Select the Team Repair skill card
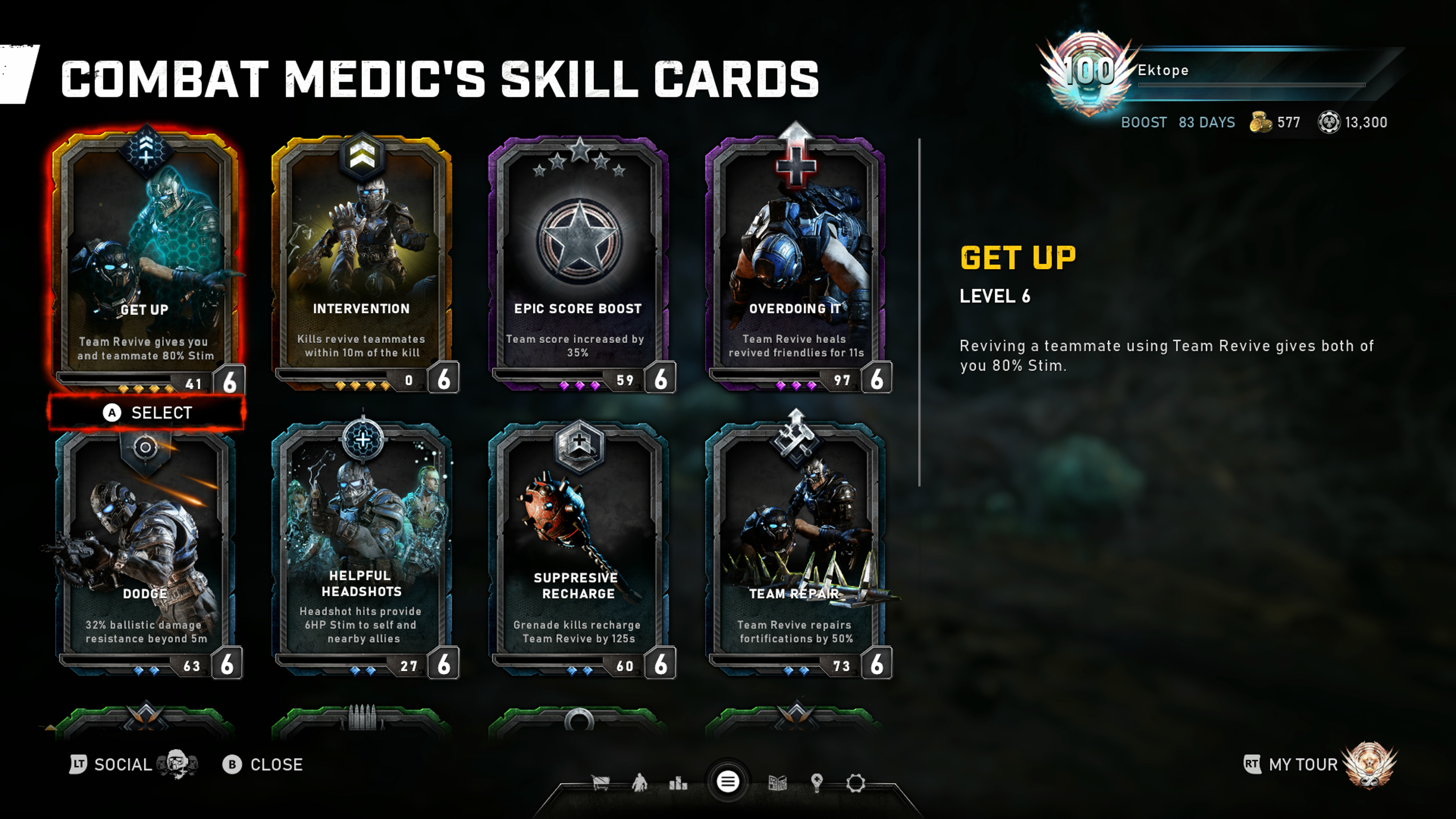Viewport: 1456px width, 819px height. [795, 548]
